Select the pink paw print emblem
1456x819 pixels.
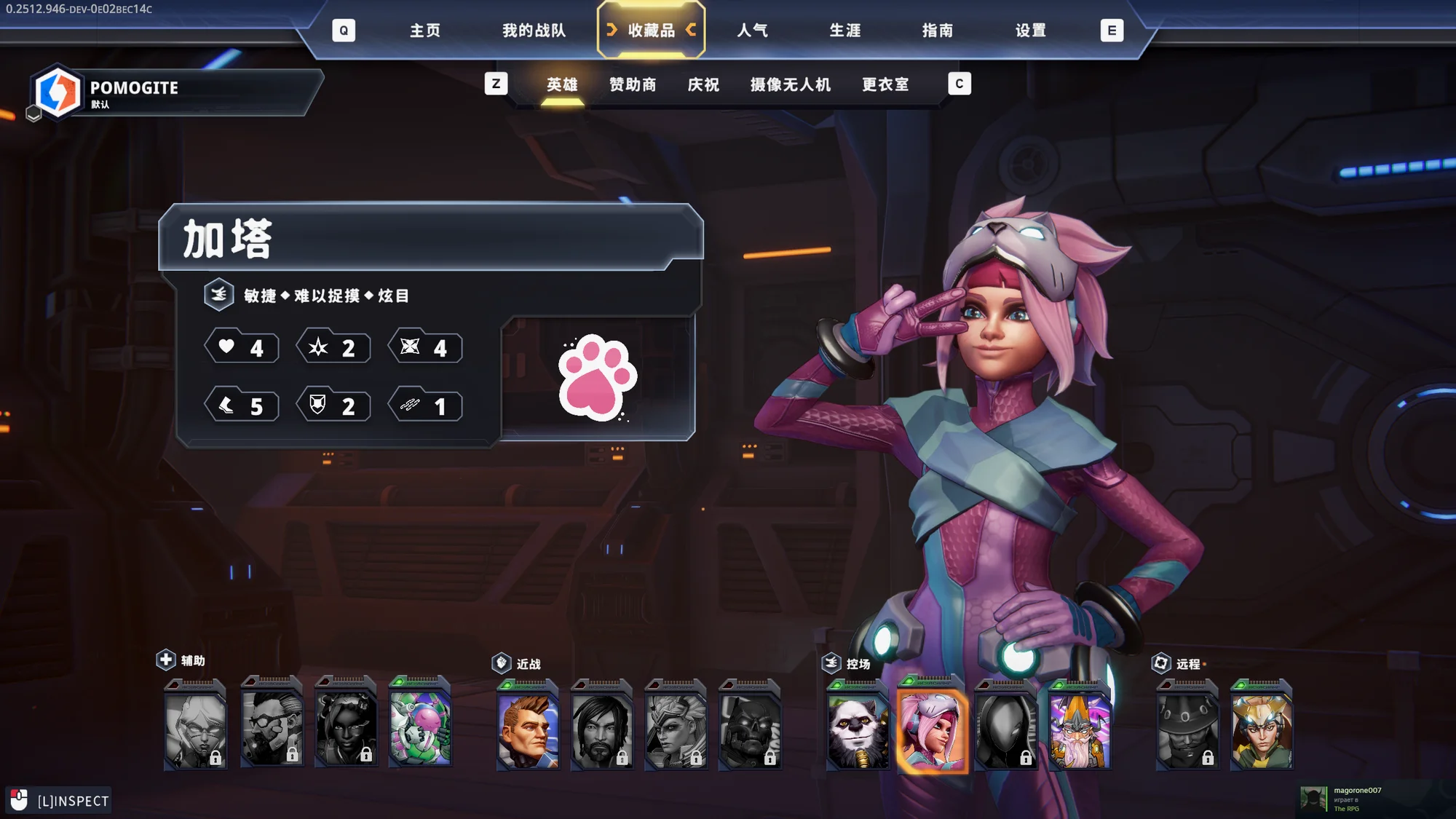(x=597, y=377)
